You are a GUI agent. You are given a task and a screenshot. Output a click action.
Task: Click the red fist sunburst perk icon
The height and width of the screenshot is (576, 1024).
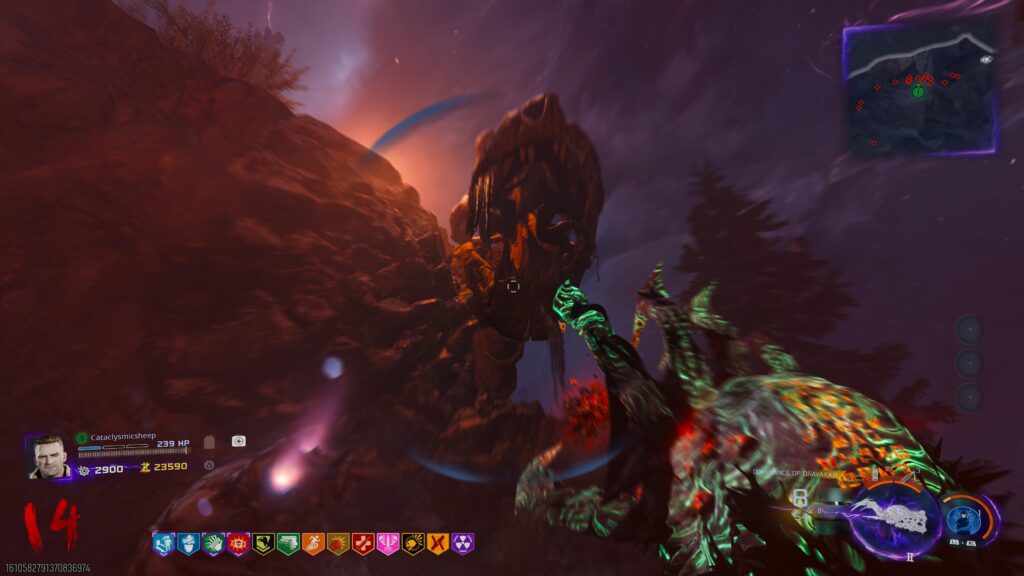338,543
